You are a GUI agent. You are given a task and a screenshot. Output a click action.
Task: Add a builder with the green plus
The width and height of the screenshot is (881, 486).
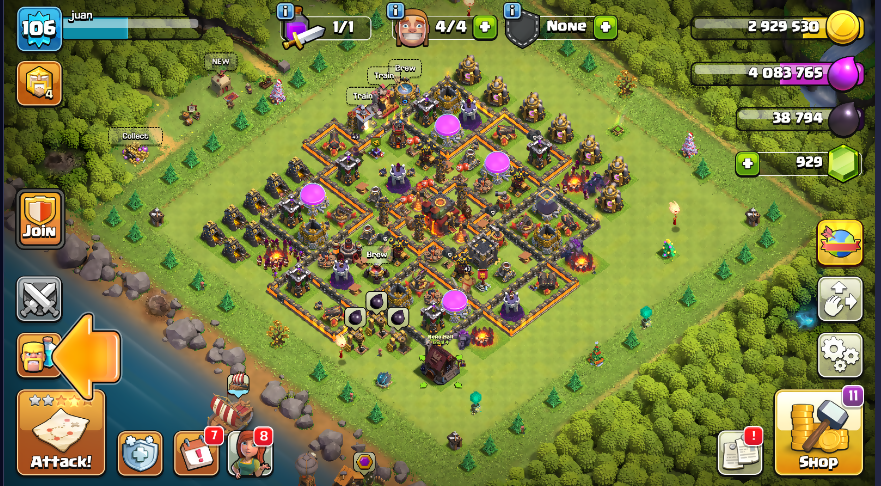[x=485, y=27]
